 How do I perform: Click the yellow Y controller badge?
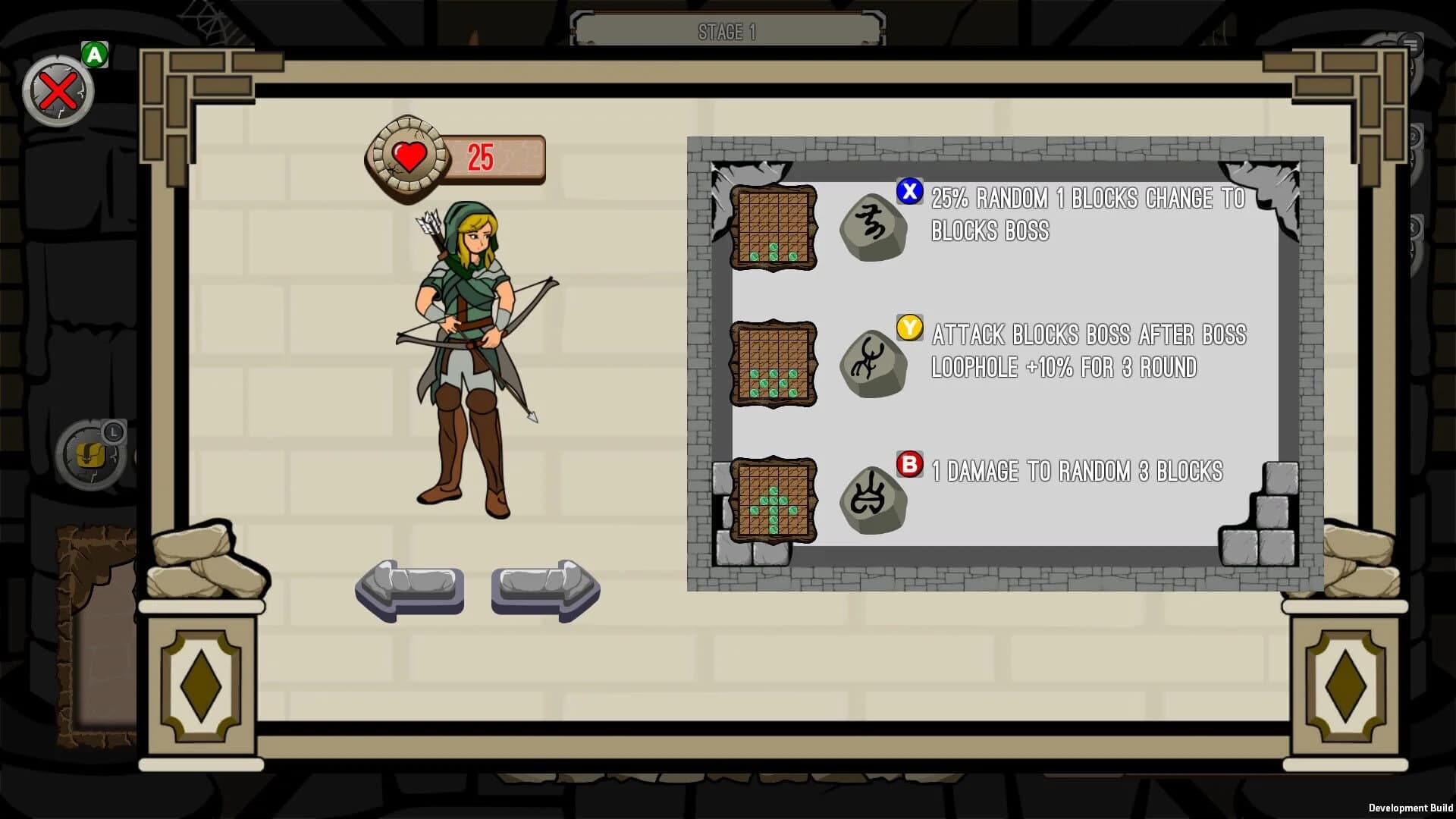(909, 329)
